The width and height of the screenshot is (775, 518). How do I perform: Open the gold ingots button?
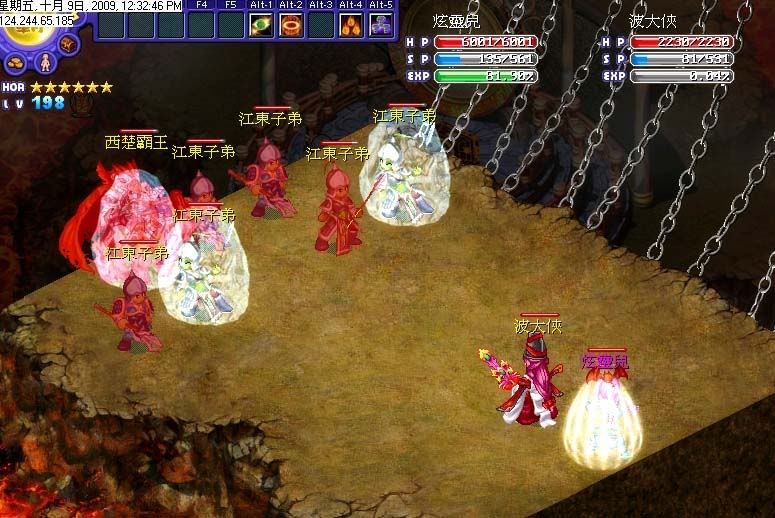point(17,62)
